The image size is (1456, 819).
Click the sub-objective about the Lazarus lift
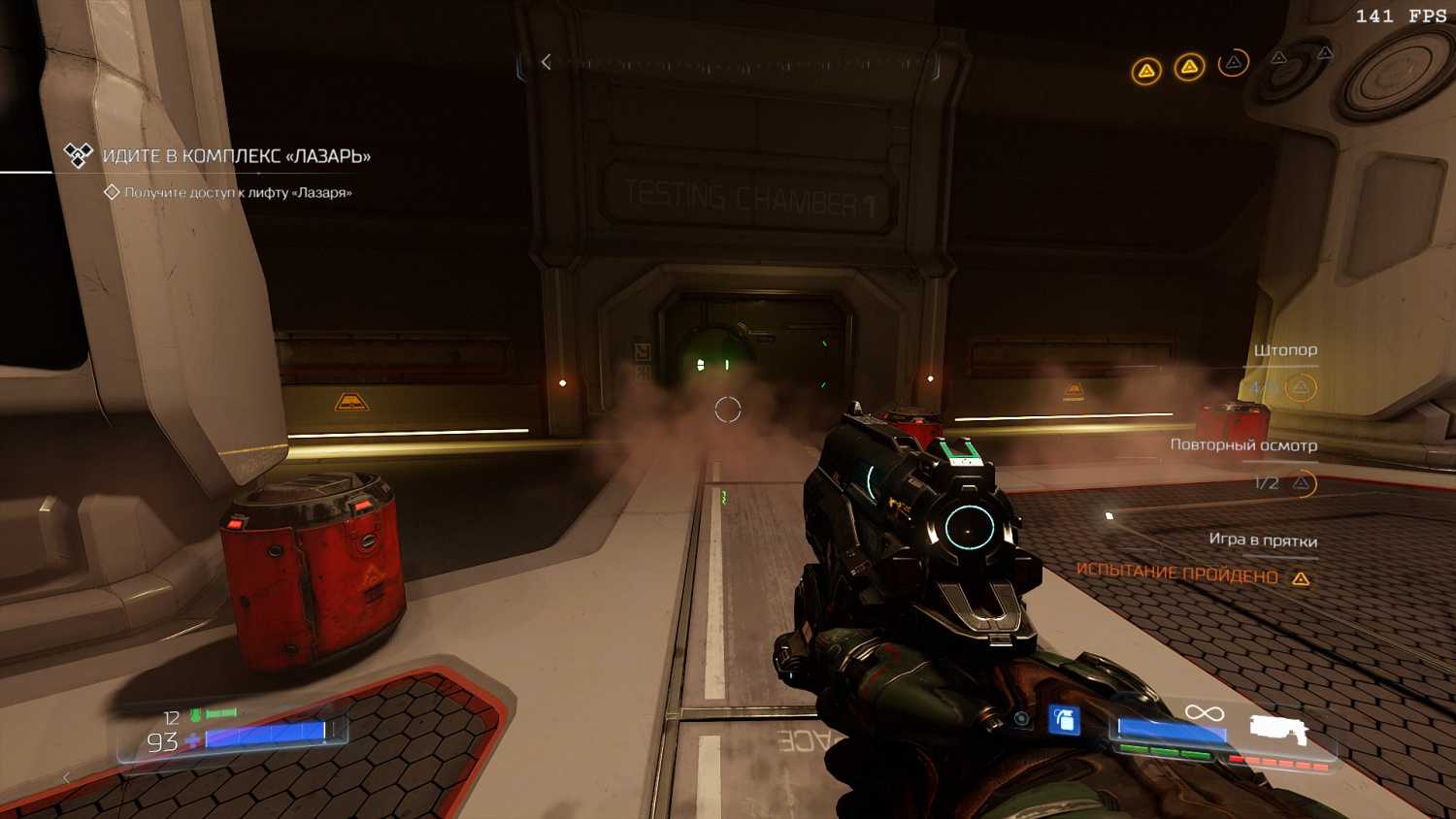(238, 192)
